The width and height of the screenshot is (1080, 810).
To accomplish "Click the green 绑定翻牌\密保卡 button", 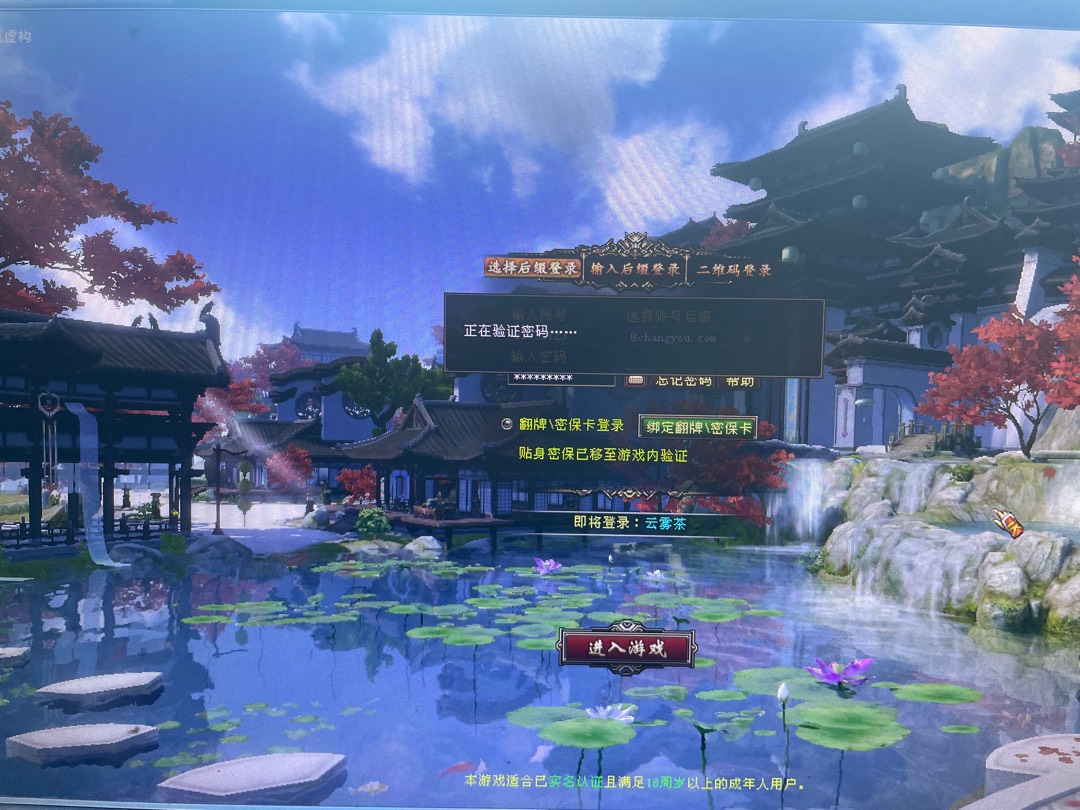I will tap(697, 427).
